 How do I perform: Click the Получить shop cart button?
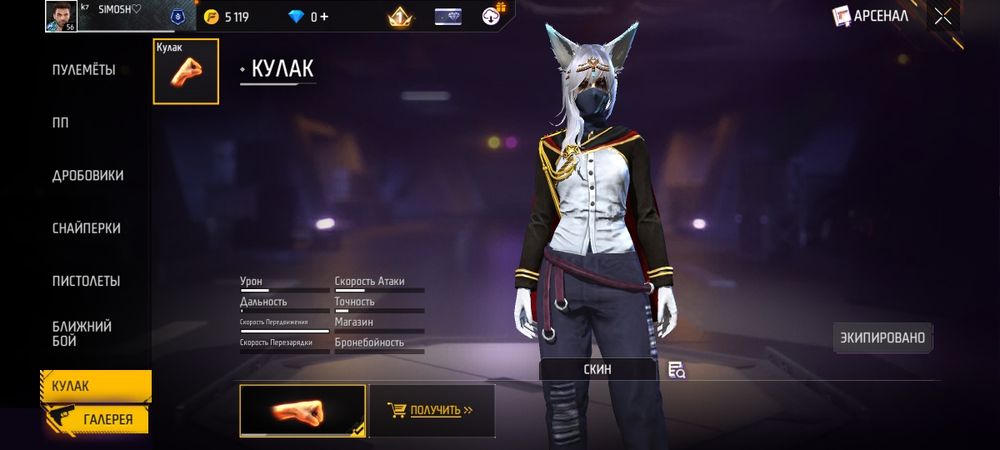[432, 410]
